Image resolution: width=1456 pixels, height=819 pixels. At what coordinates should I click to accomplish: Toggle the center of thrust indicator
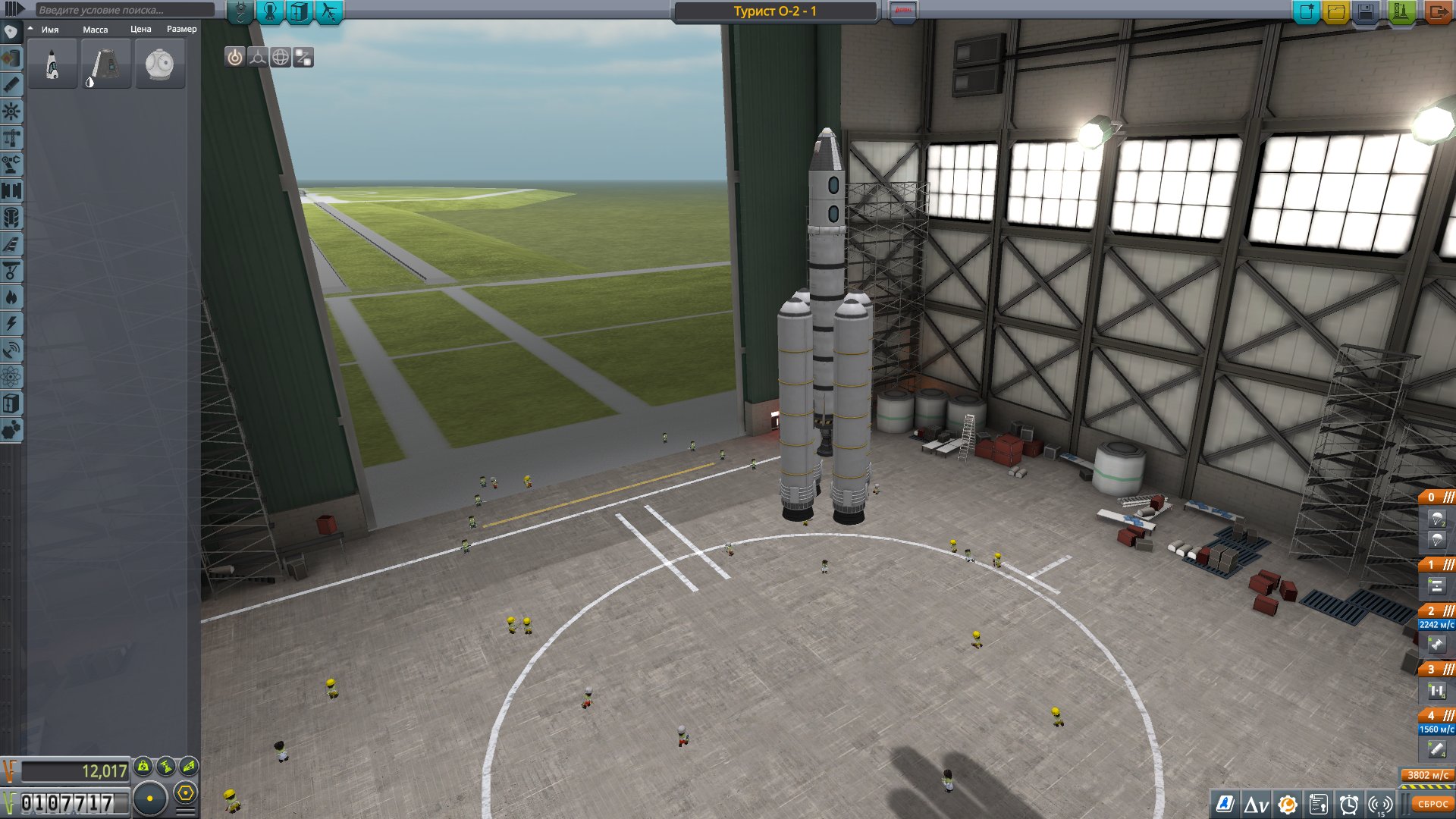[258, 58]
